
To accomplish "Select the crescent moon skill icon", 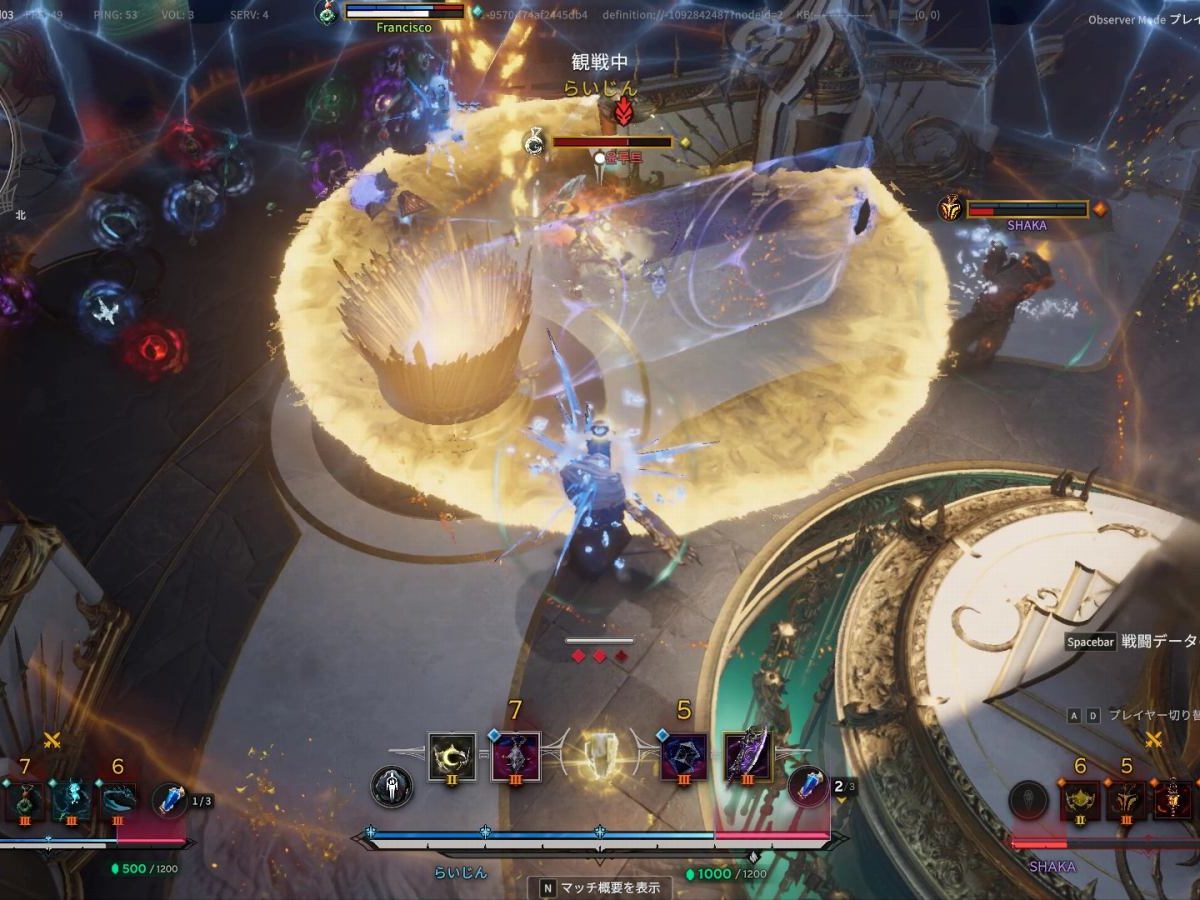I will point(452,757).
